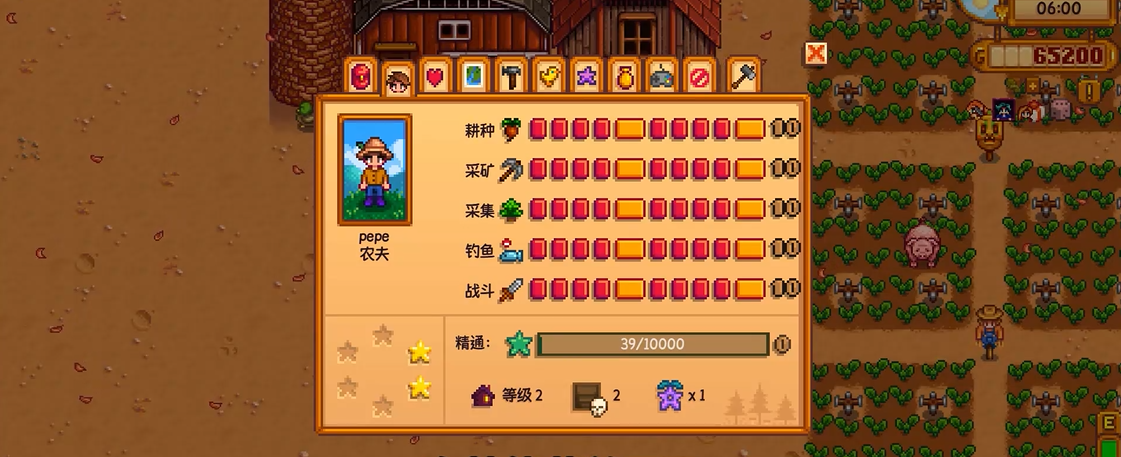Switch to the hammer crafting tab

[510, 76]
